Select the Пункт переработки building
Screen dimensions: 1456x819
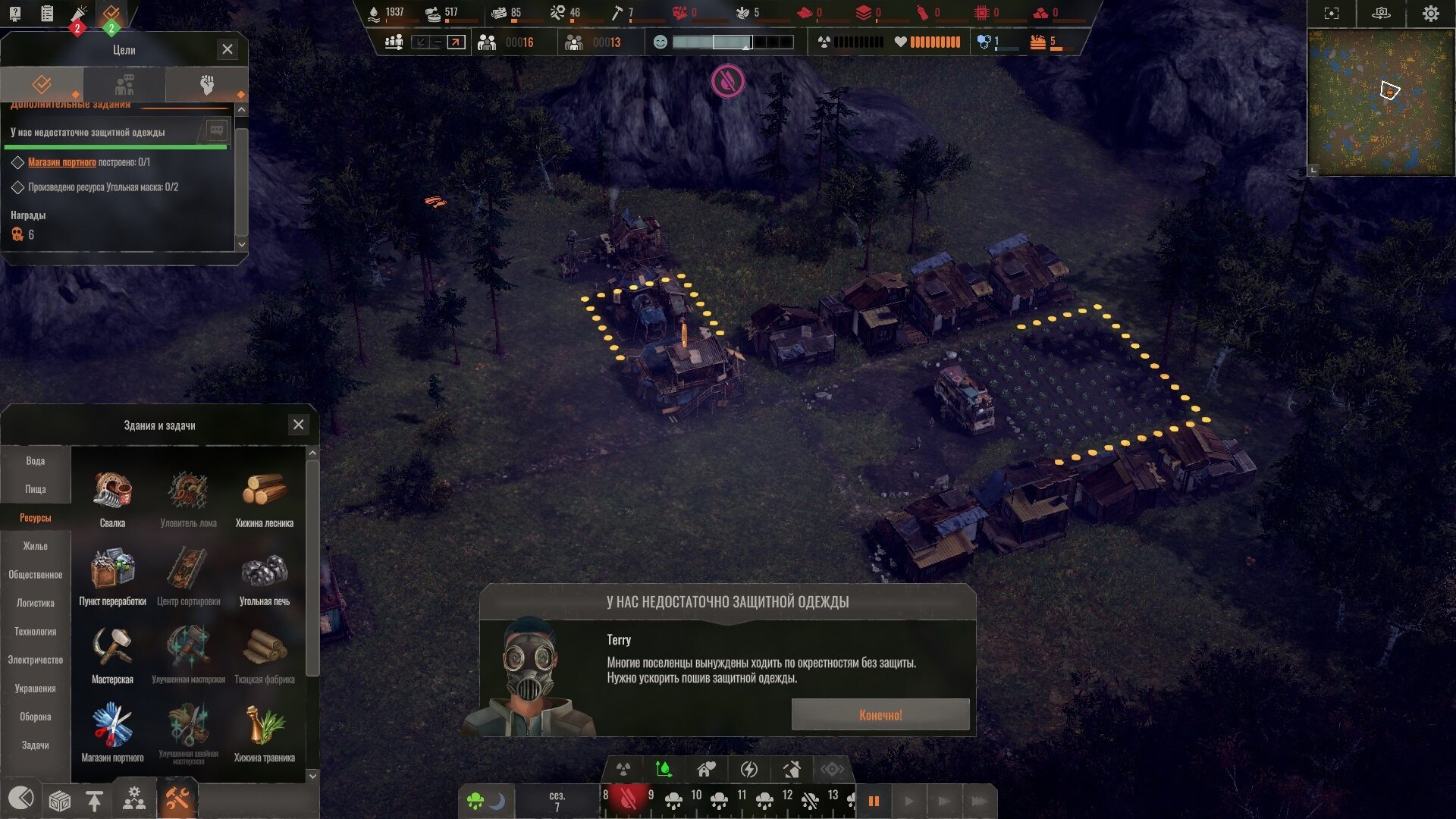coord(112,576)
